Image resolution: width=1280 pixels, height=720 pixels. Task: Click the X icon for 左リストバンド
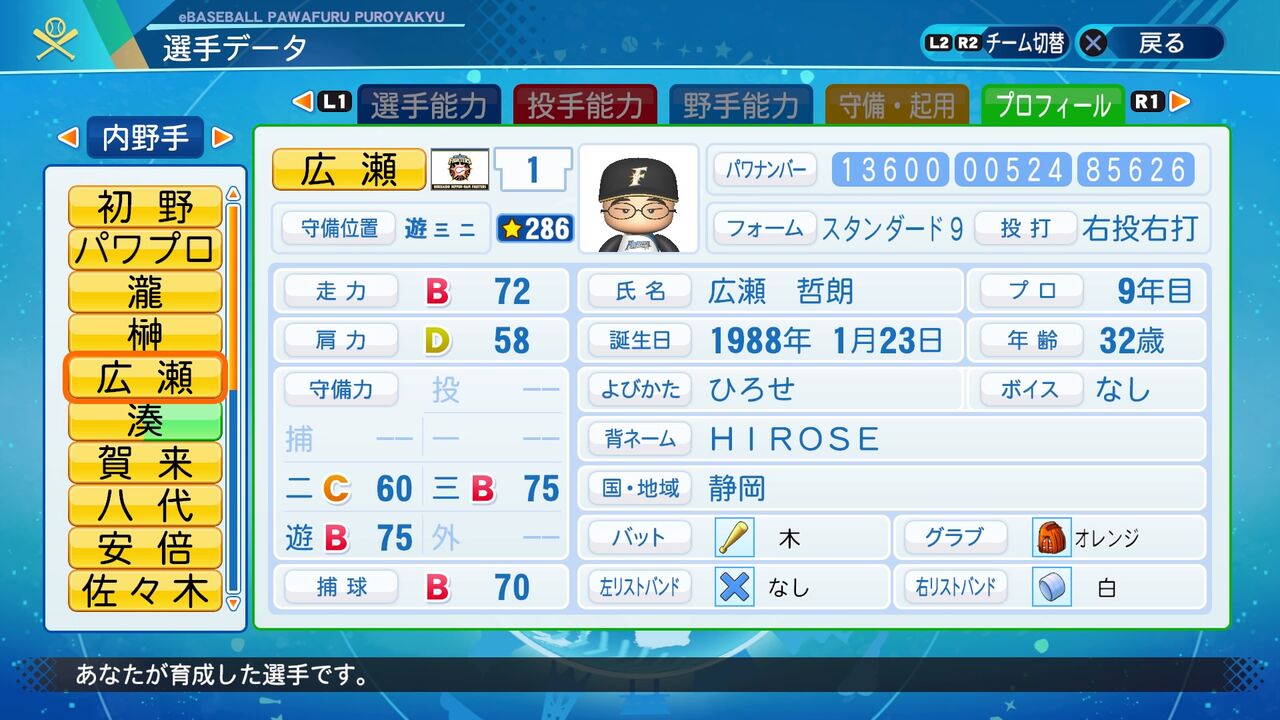click(733, 587)
